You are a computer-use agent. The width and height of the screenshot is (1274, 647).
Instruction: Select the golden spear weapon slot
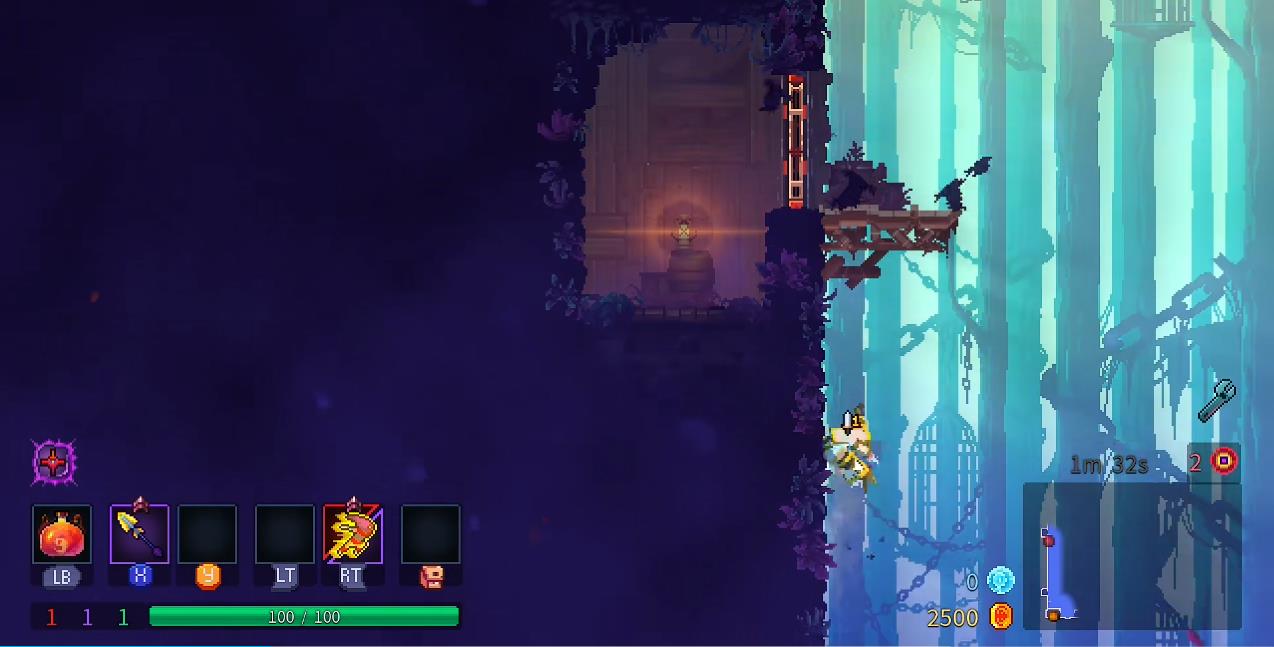tap(139, 535)
